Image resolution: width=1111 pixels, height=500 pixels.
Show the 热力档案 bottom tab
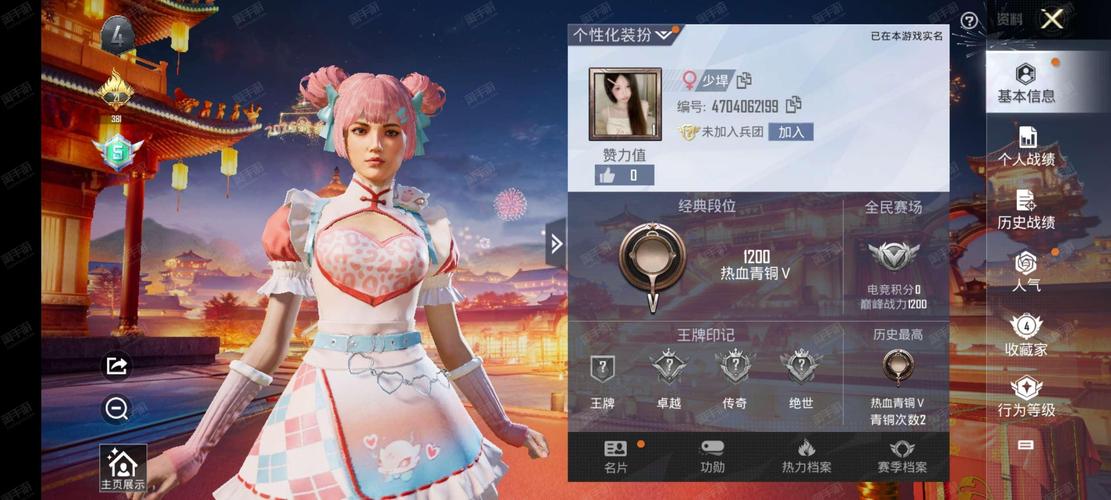[806, 457]
